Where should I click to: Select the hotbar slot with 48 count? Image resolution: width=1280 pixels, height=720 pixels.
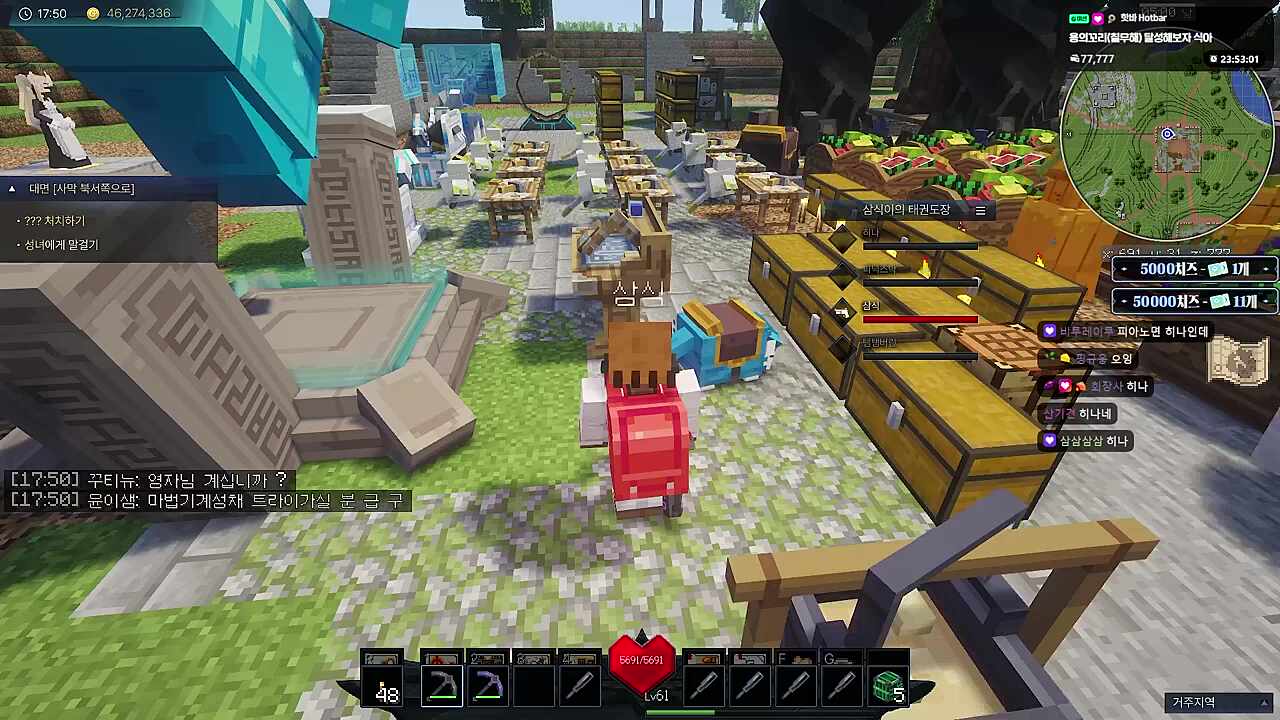click(x=383, y=686)
